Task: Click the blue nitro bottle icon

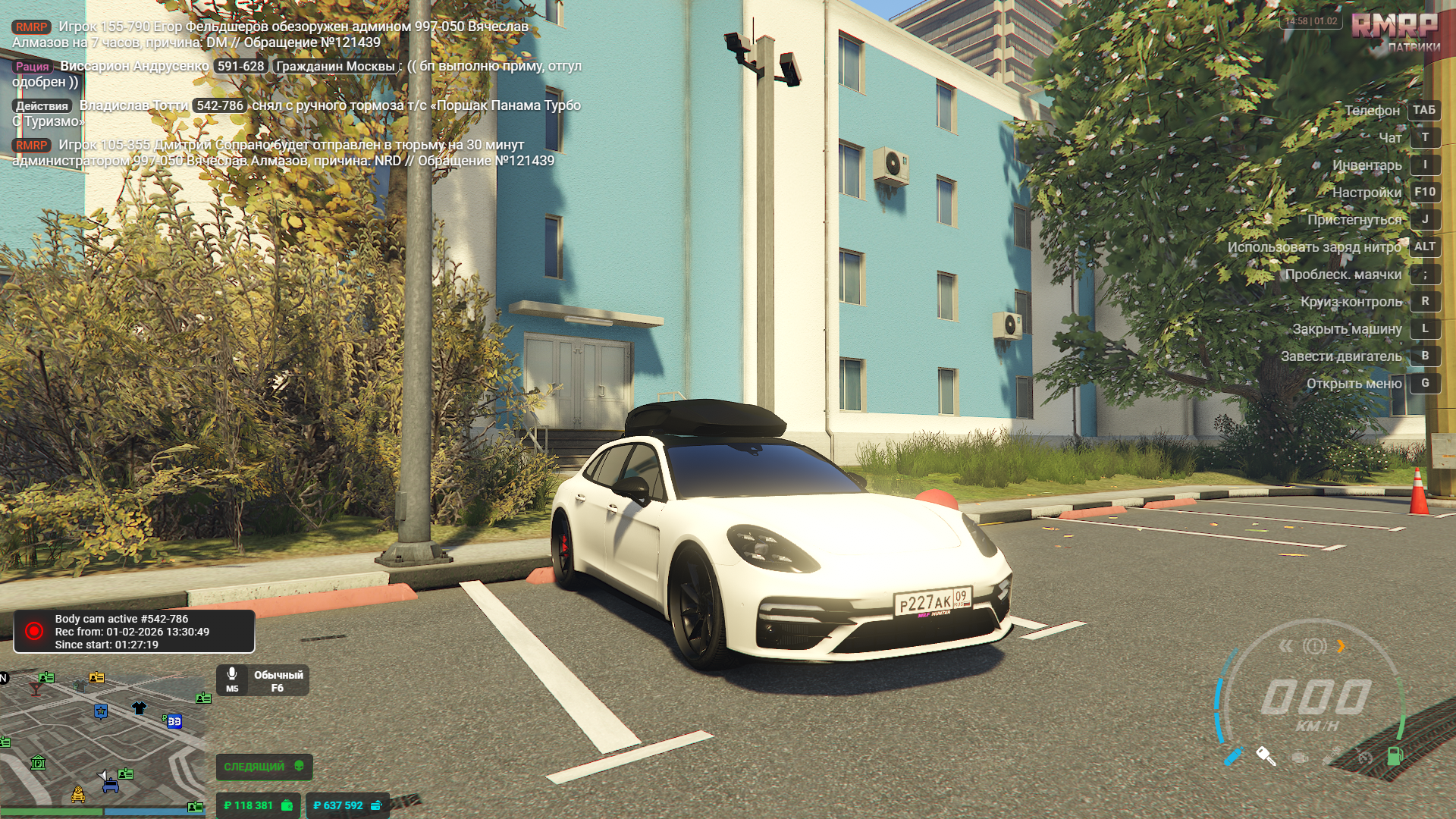Action: click(1235, 756)
